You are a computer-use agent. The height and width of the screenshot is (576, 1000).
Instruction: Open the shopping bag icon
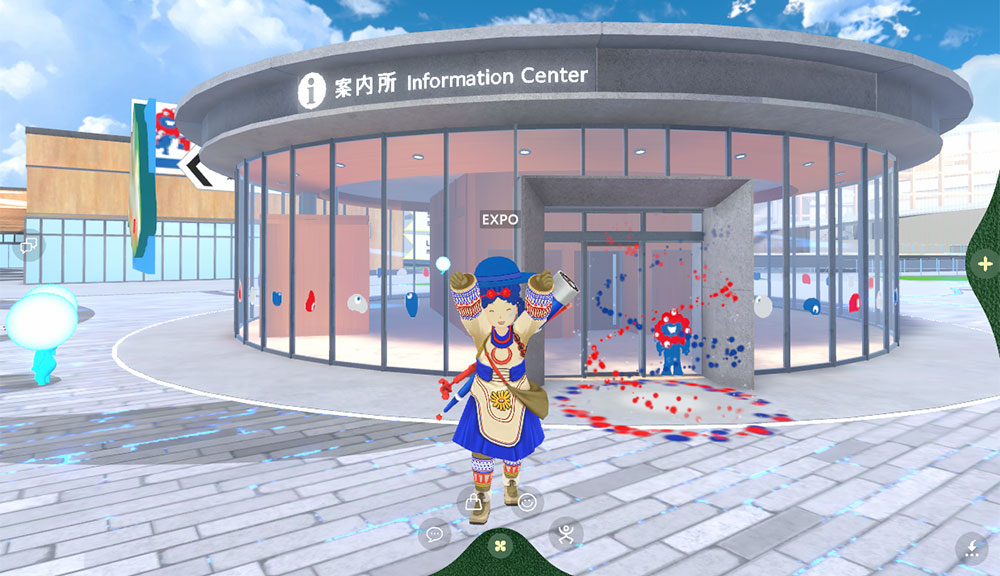coord(473,502)
